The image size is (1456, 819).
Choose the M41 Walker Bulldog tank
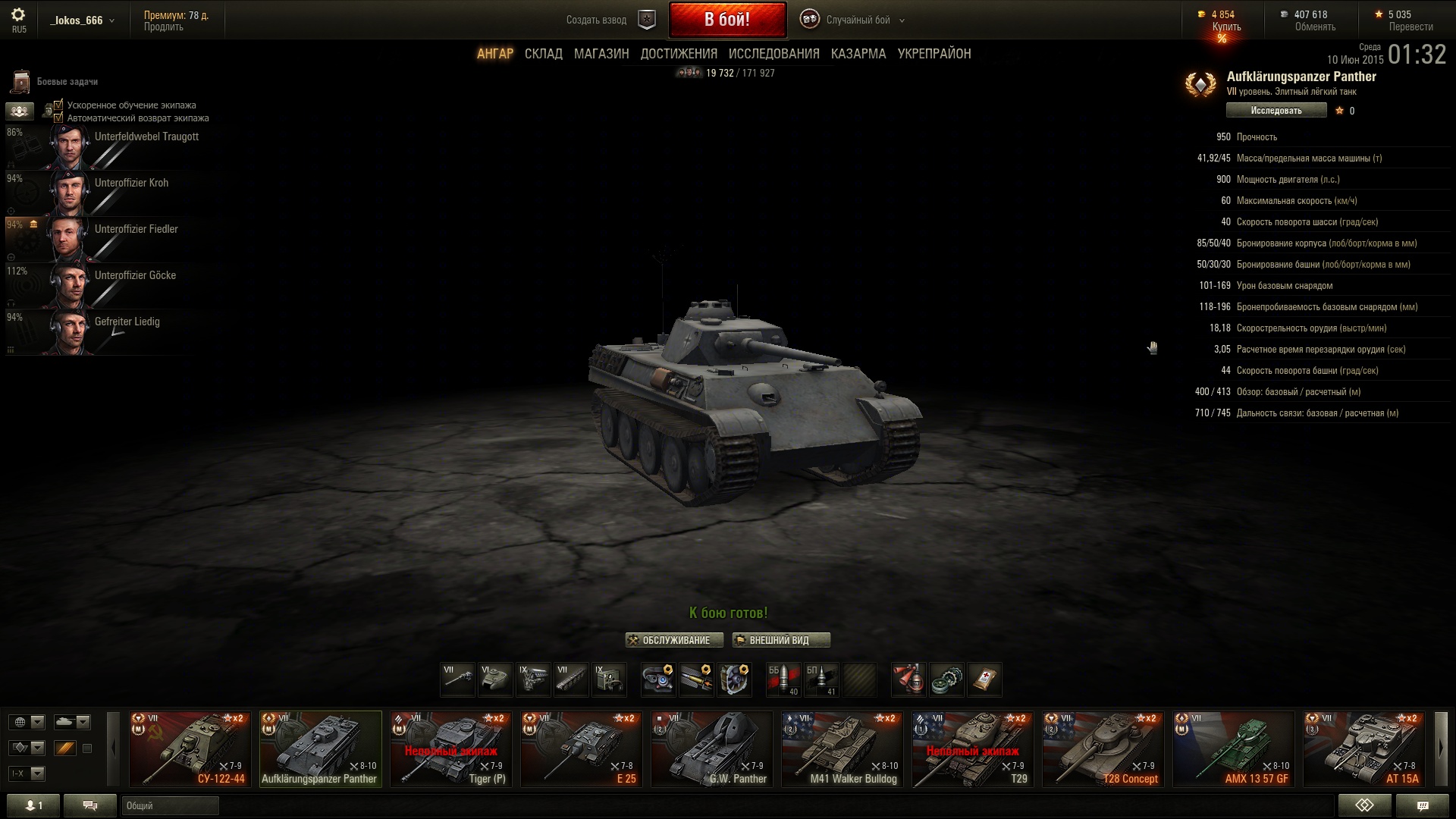pos(842,748)
